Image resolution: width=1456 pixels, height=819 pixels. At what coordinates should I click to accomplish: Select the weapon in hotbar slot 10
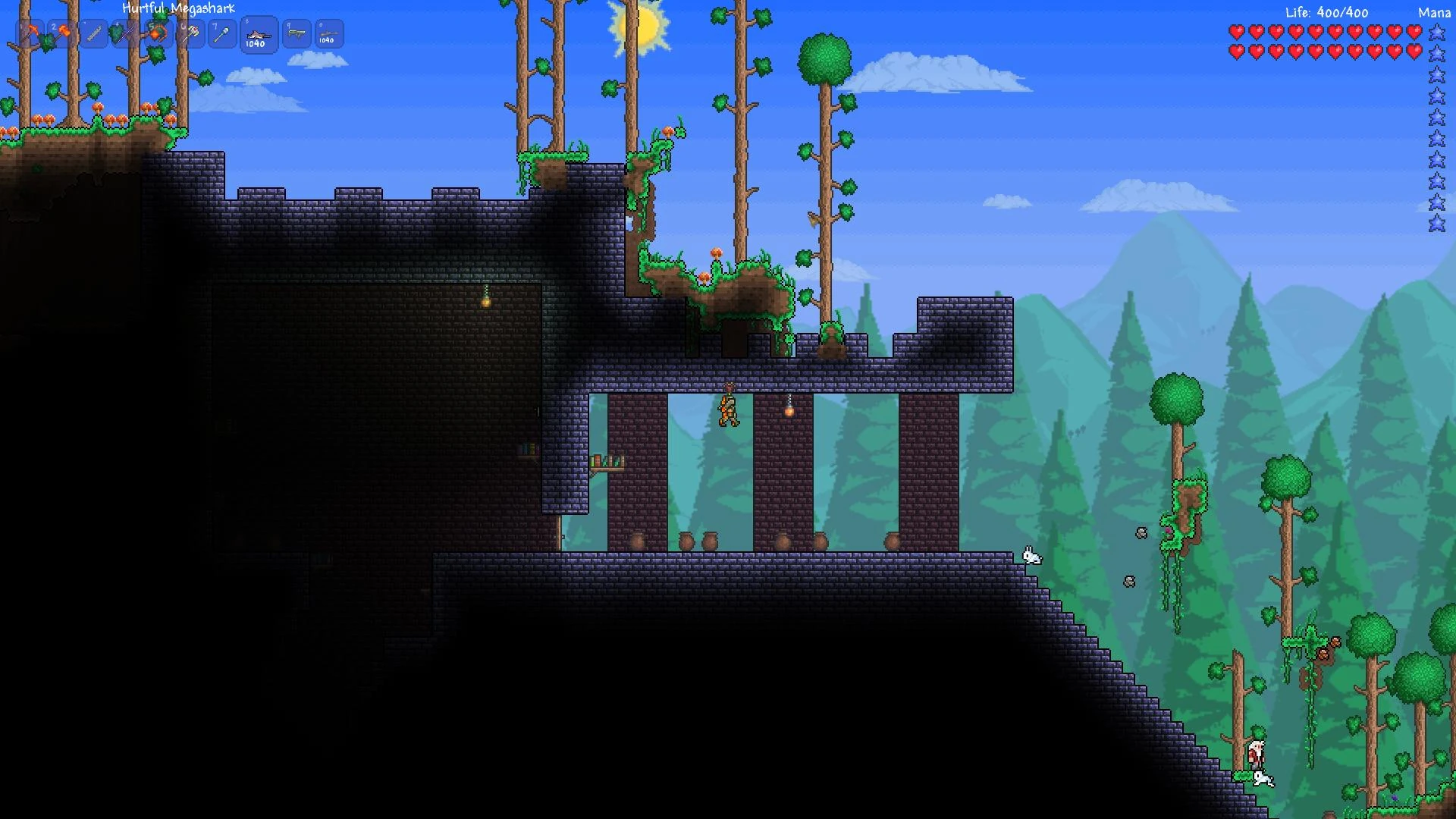pos(328,33)
